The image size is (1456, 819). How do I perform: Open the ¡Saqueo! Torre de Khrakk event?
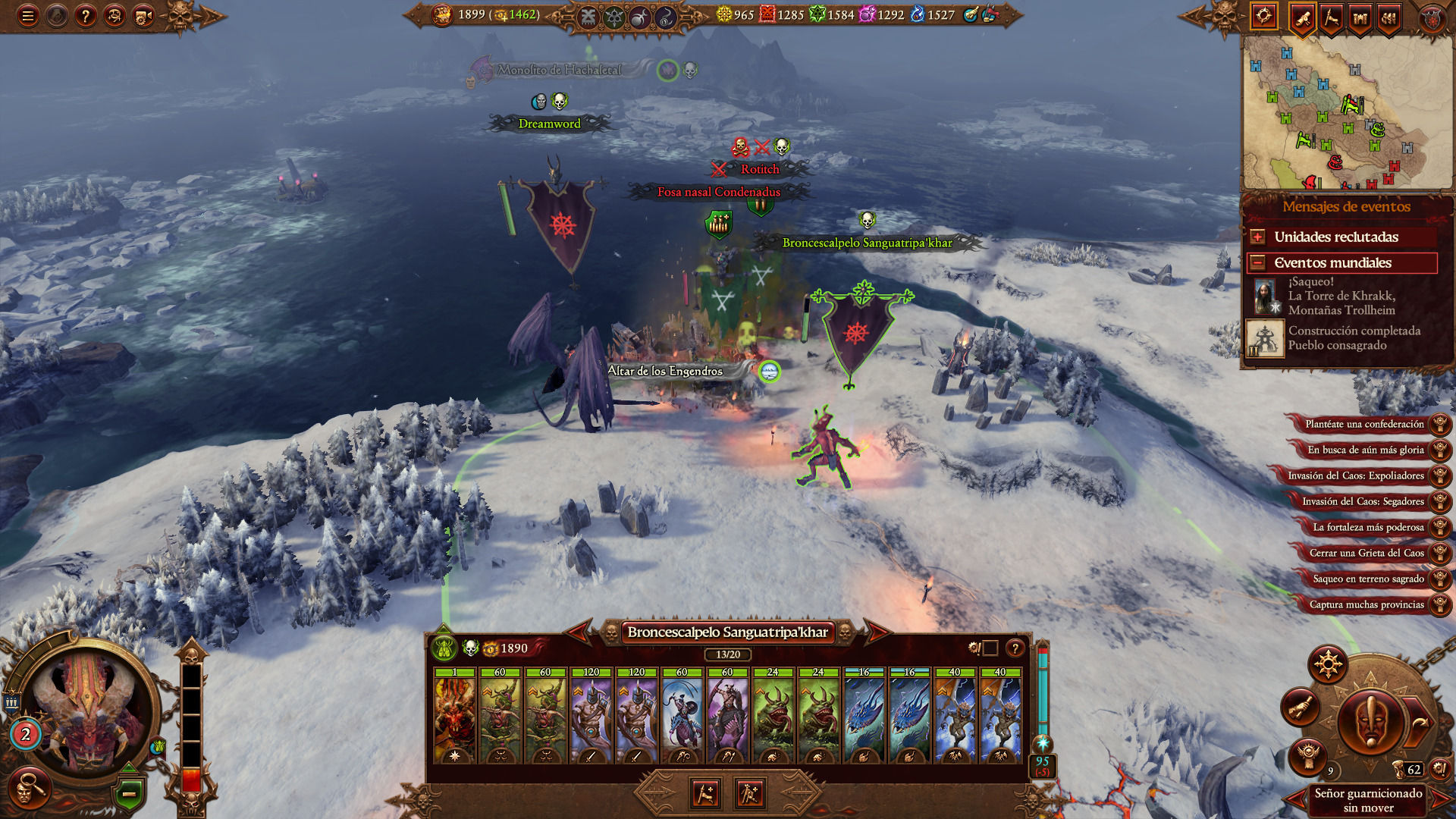(x=1341, y=296)
